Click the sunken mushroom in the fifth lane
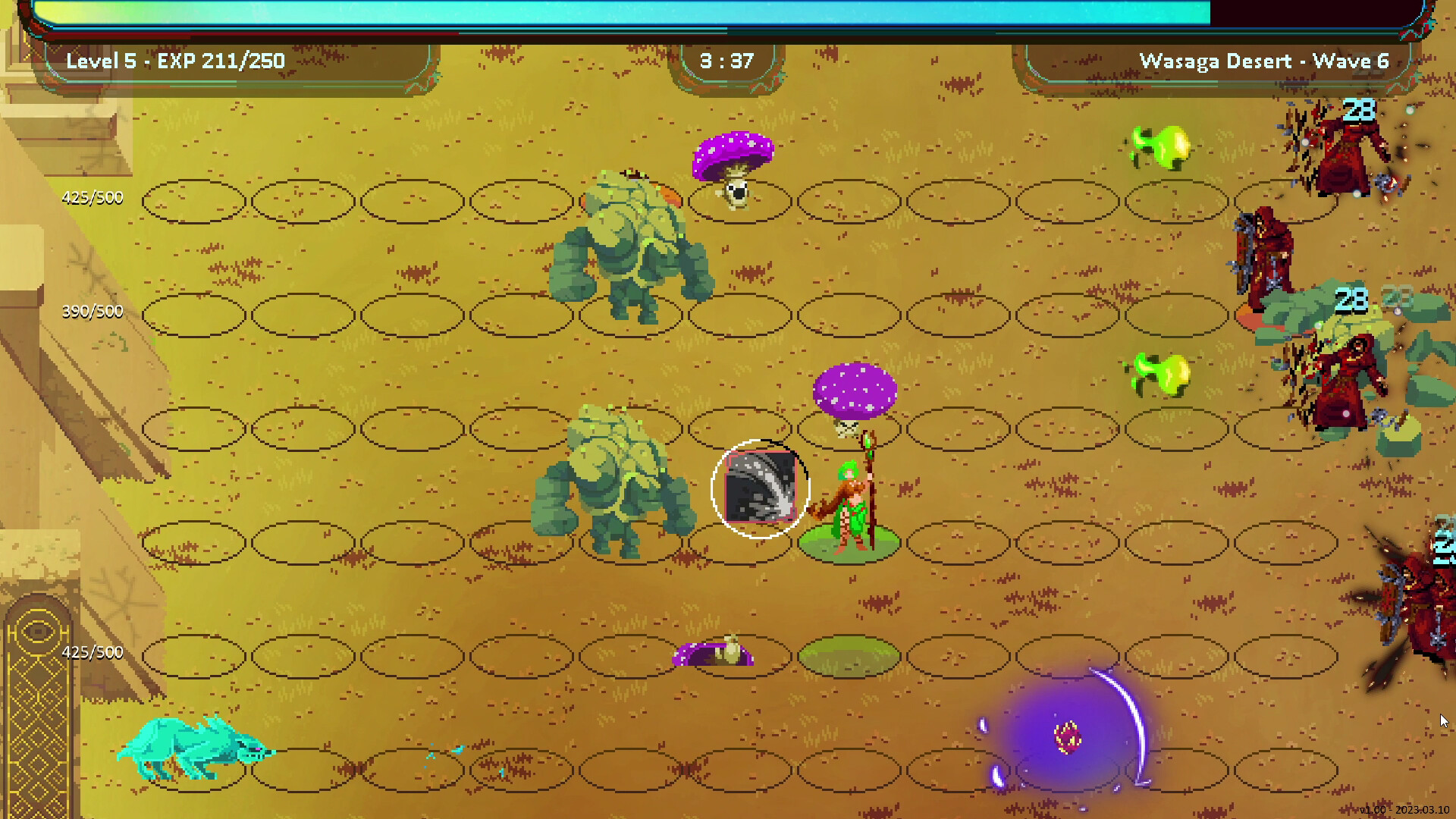 pos(713,652)
